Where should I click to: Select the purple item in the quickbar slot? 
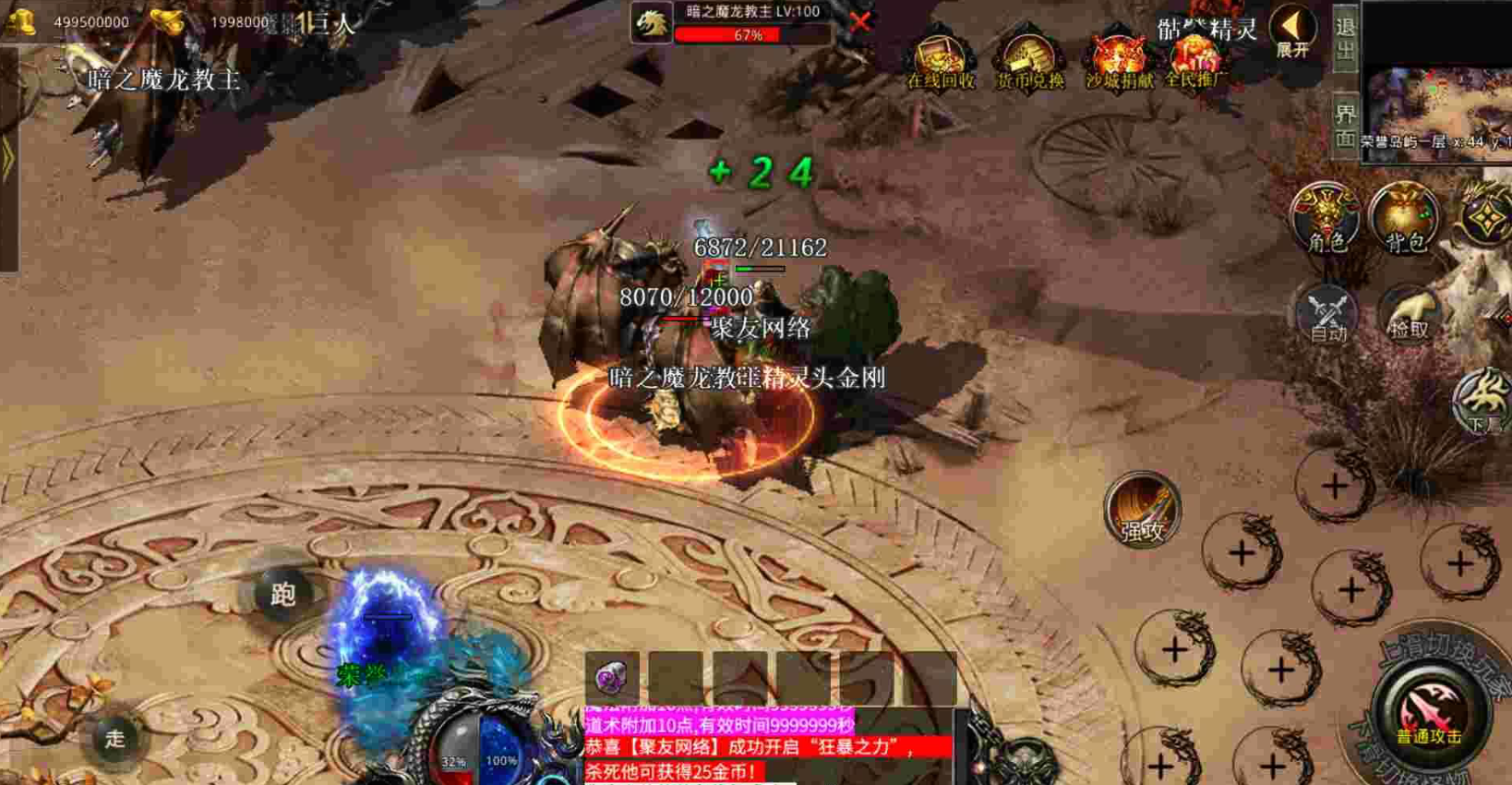pos(612,677)
